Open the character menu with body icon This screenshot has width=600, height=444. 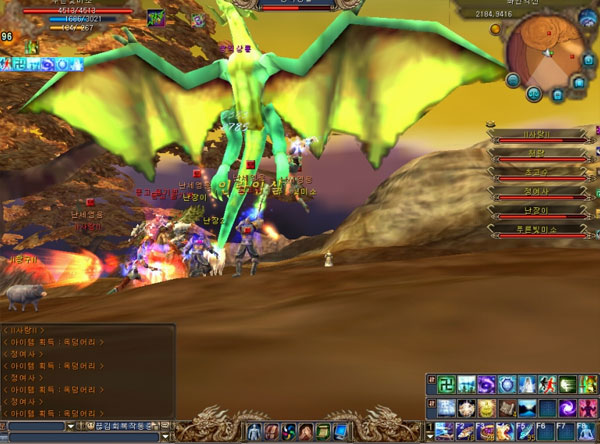point(253,431)
